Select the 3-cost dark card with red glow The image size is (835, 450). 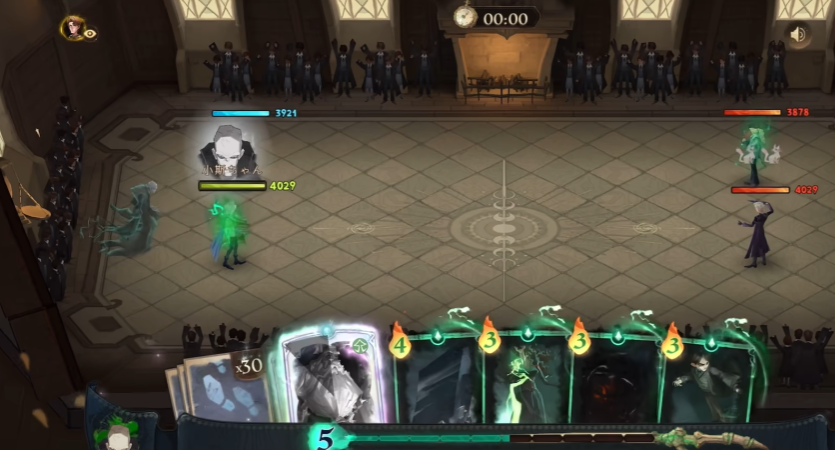(614, 382)
